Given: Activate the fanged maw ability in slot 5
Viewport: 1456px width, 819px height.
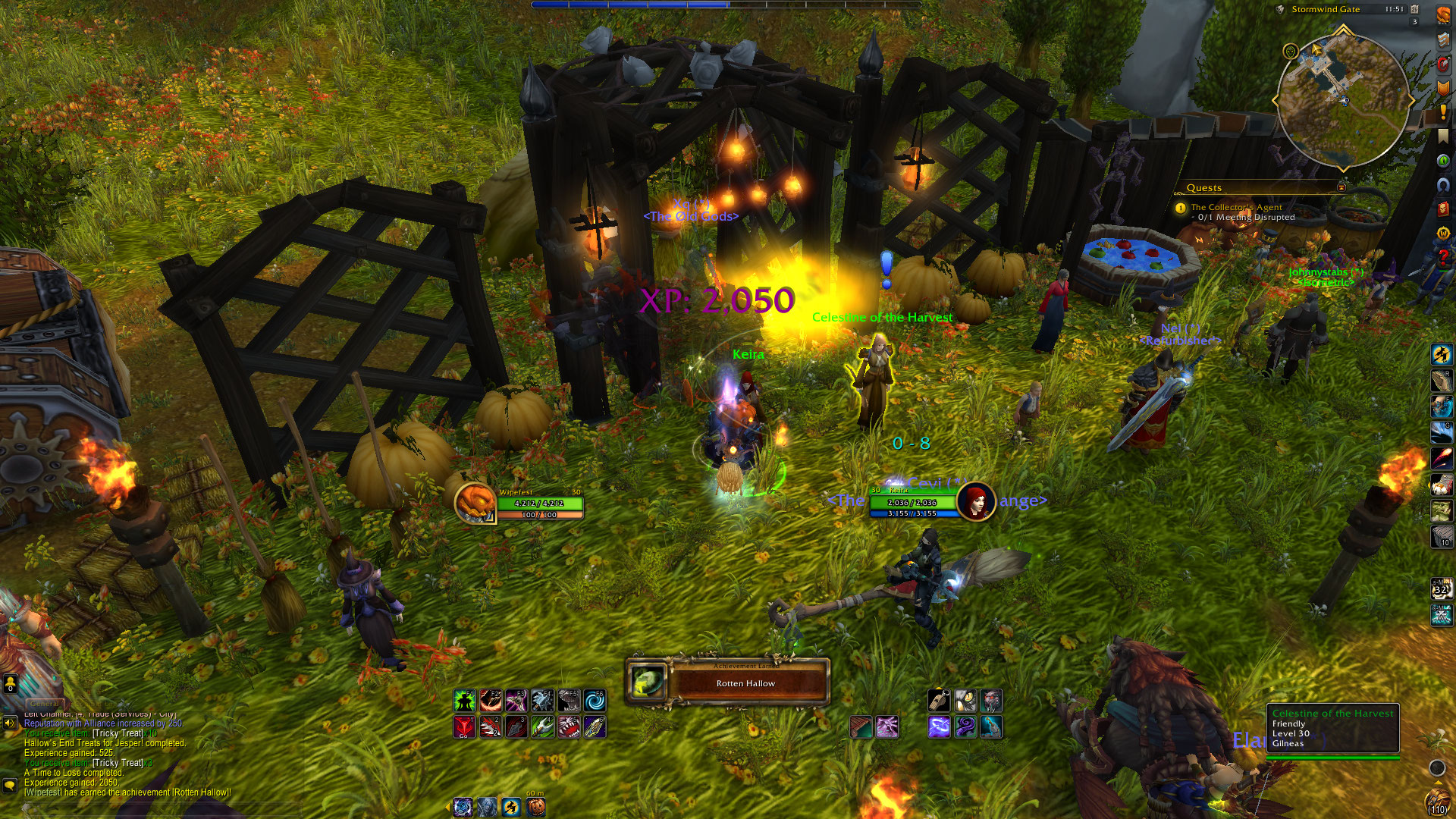Looking at the screenshot, I should [x=569, y=727].
